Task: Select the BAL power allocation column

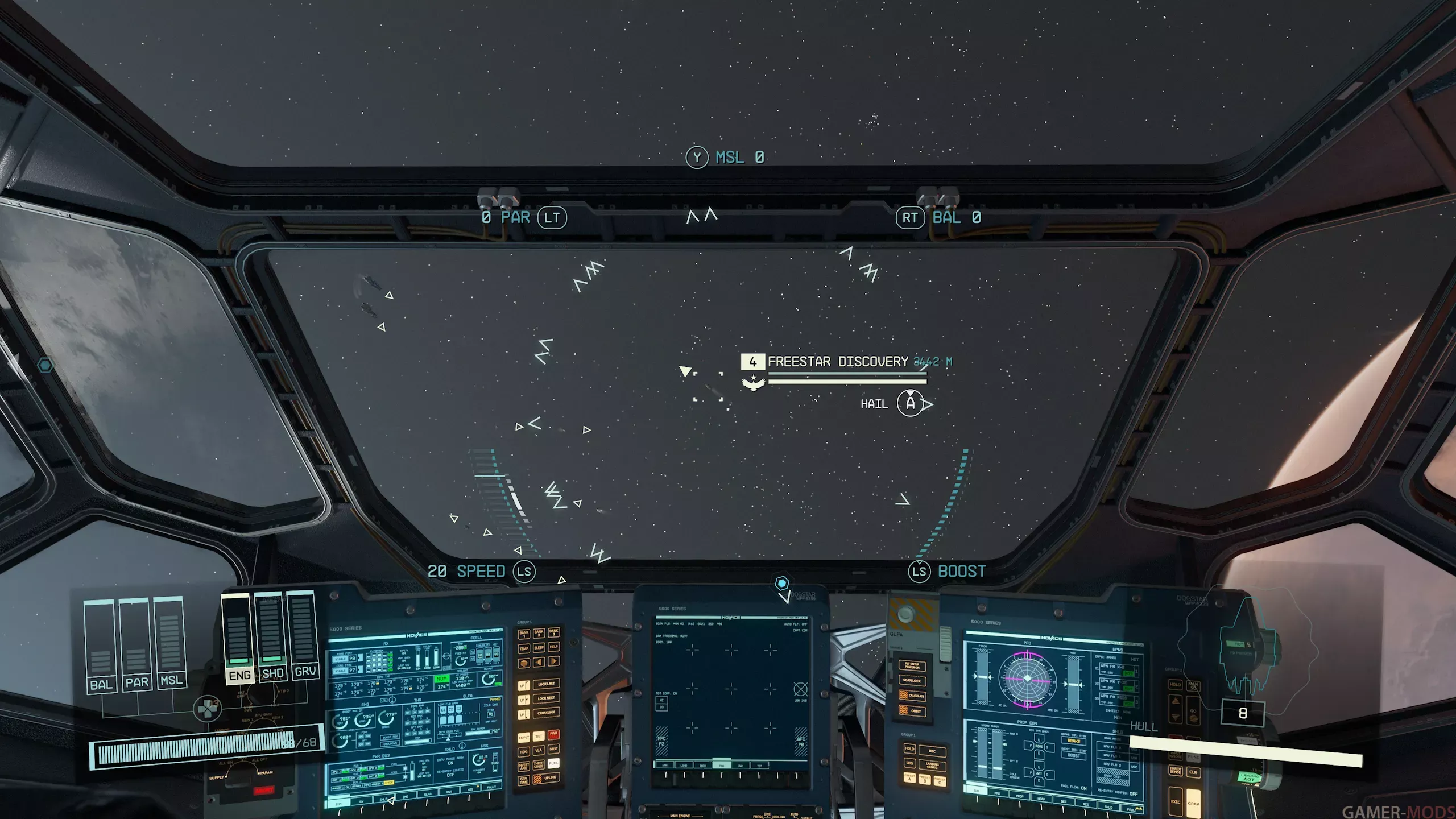Action: coord(101,646)
